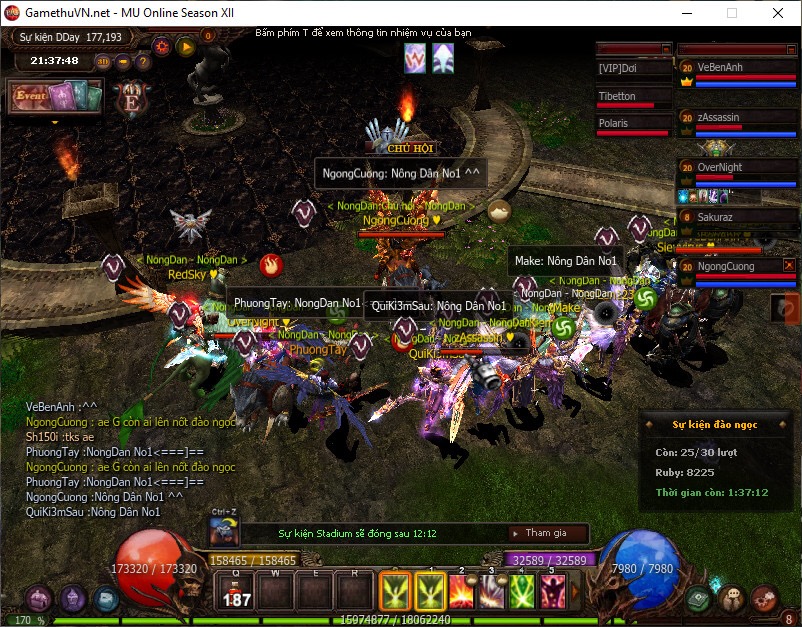Select Tibetton in the target list
This screenshot has width=802, height=627.
tap(633, 97)
